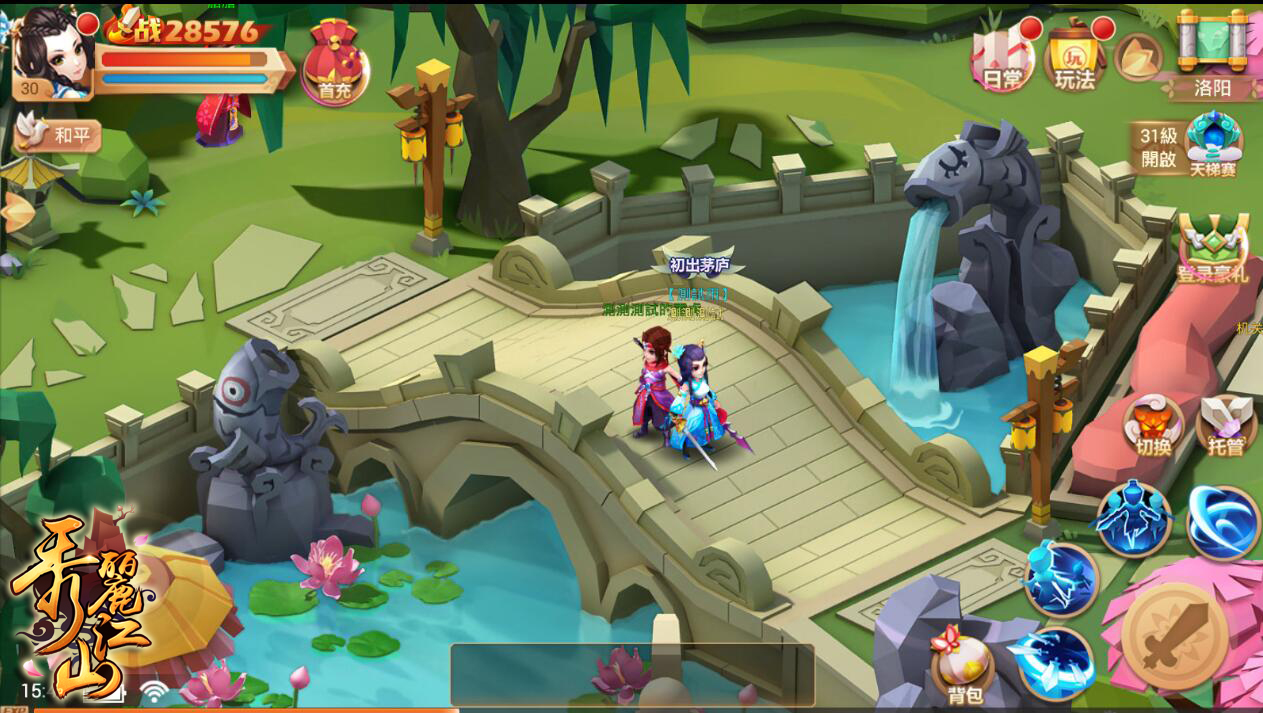Click the round folded-paper collapse icon
Image resolution: width=1263 pixels, height=713 pixels.
pos(1138,57)
